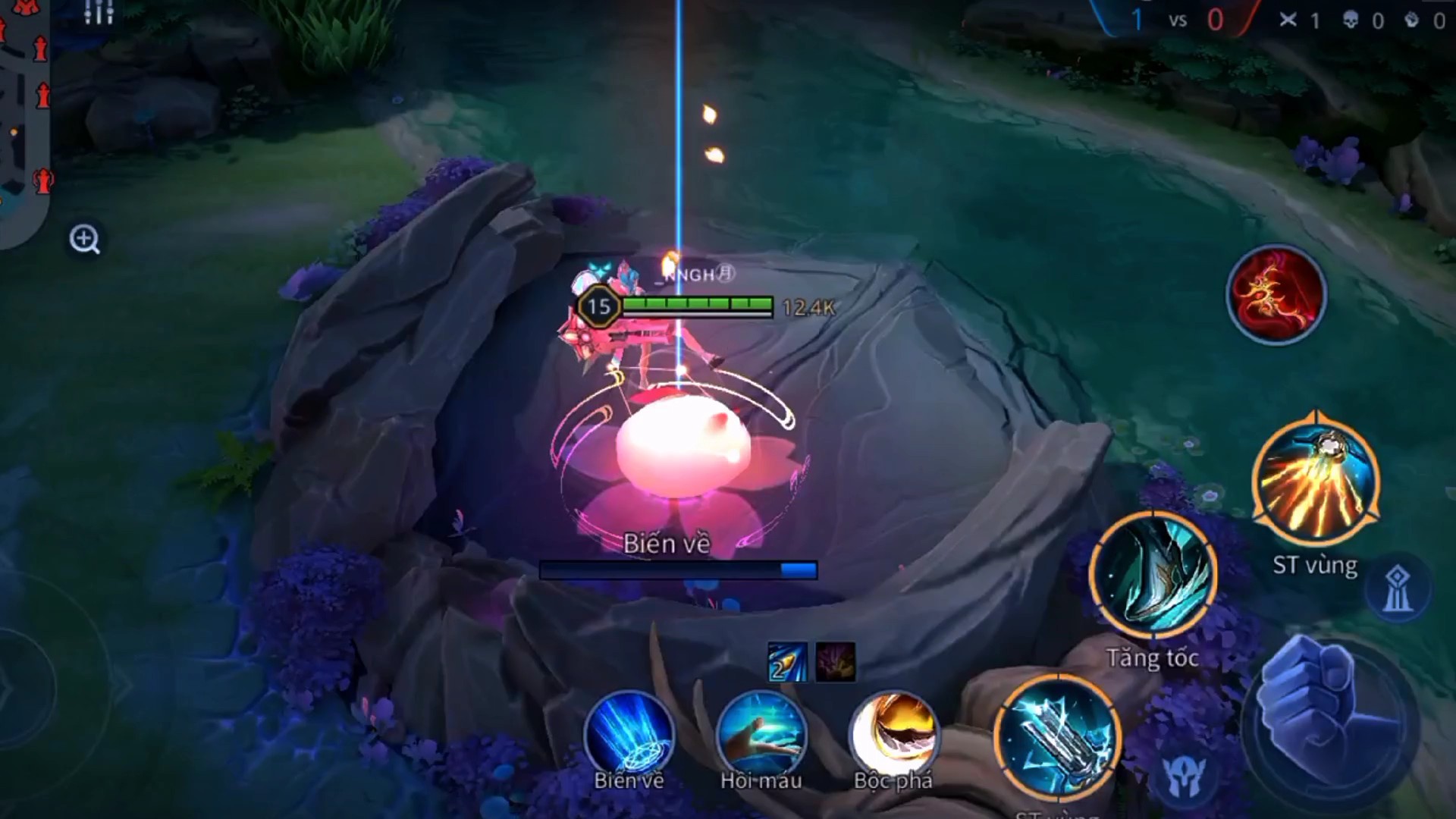This screenshot has height=819, width=1456.
Task: Click the magnifier minimap zoom button
Action: (84, 239)
